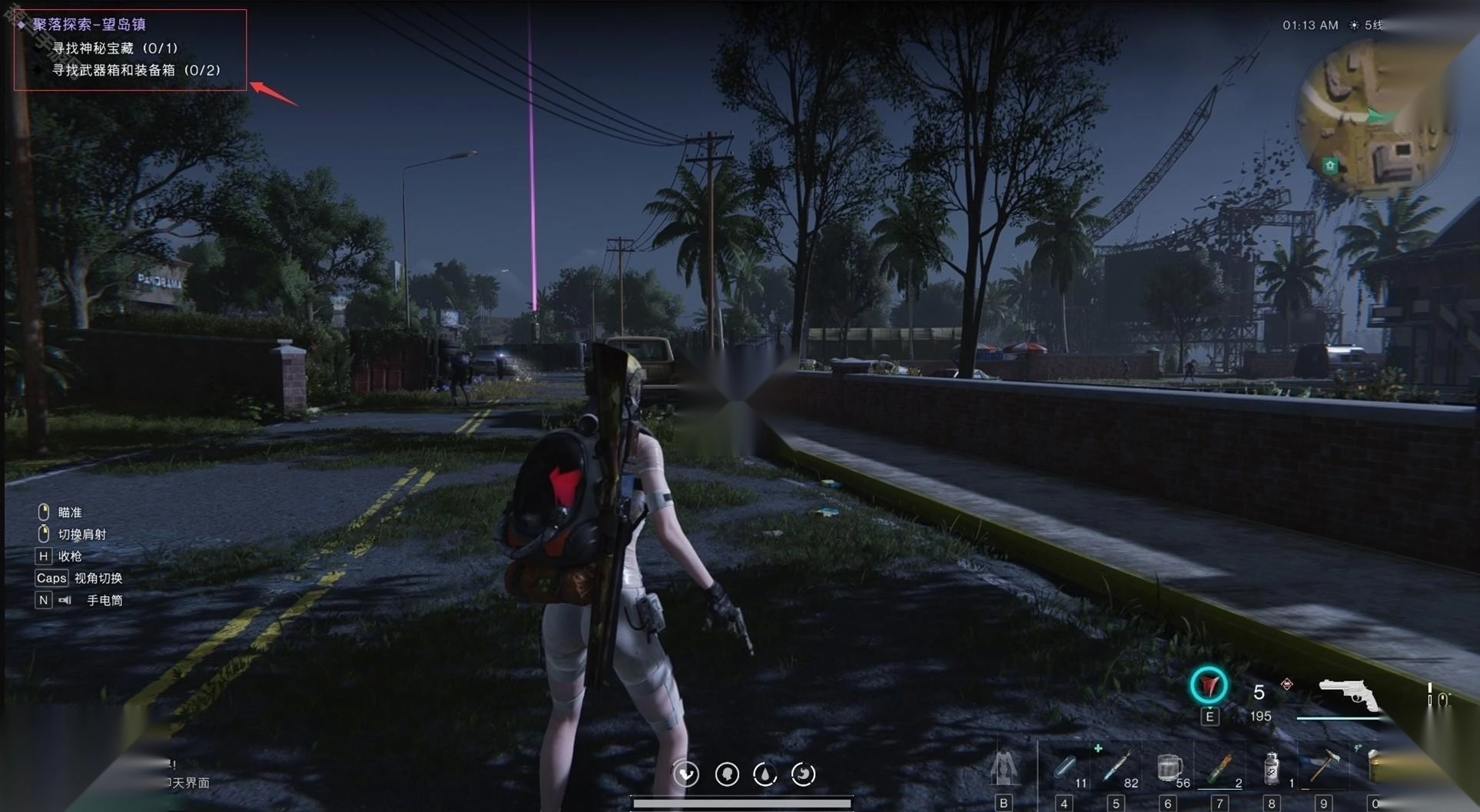Use the pill capsule hotbar item
1480x812 pixels.
(x=1065, y=767)
